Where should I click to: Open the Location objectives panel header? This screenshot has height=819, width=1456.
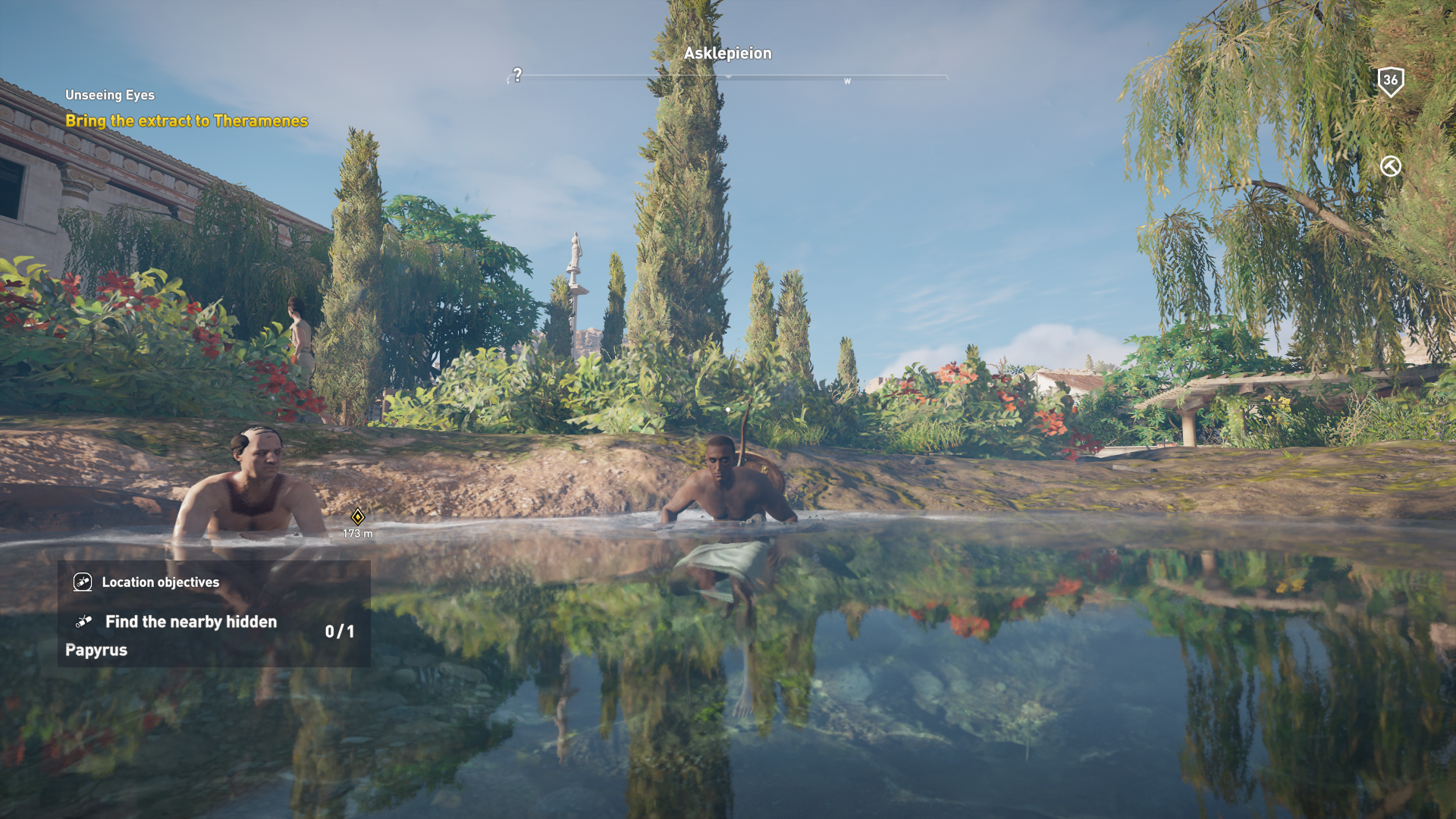(160, 582)
